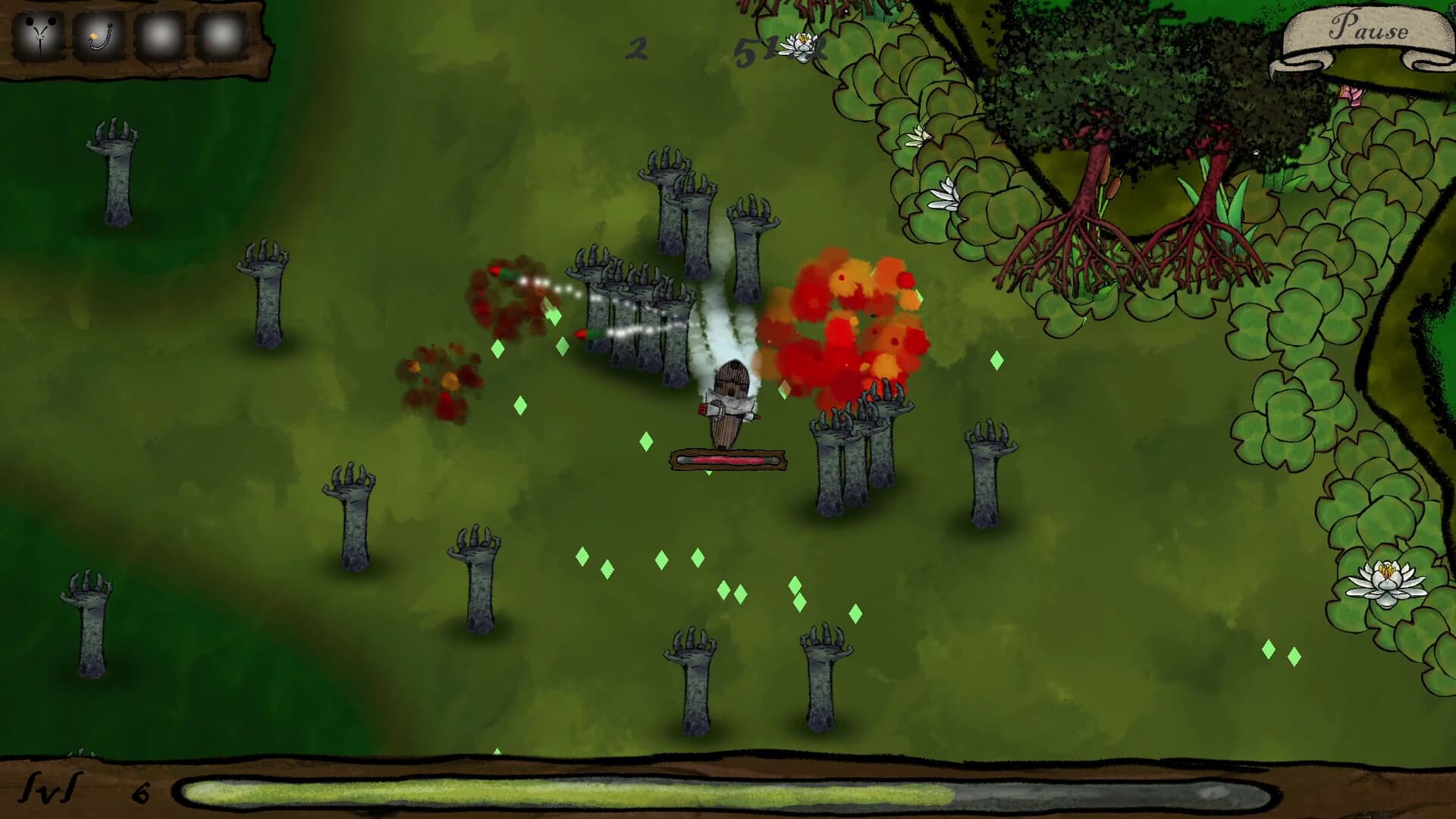Click the red mangrove tree roots top-right
1456x819 pixels.
tap(1092, 227)
